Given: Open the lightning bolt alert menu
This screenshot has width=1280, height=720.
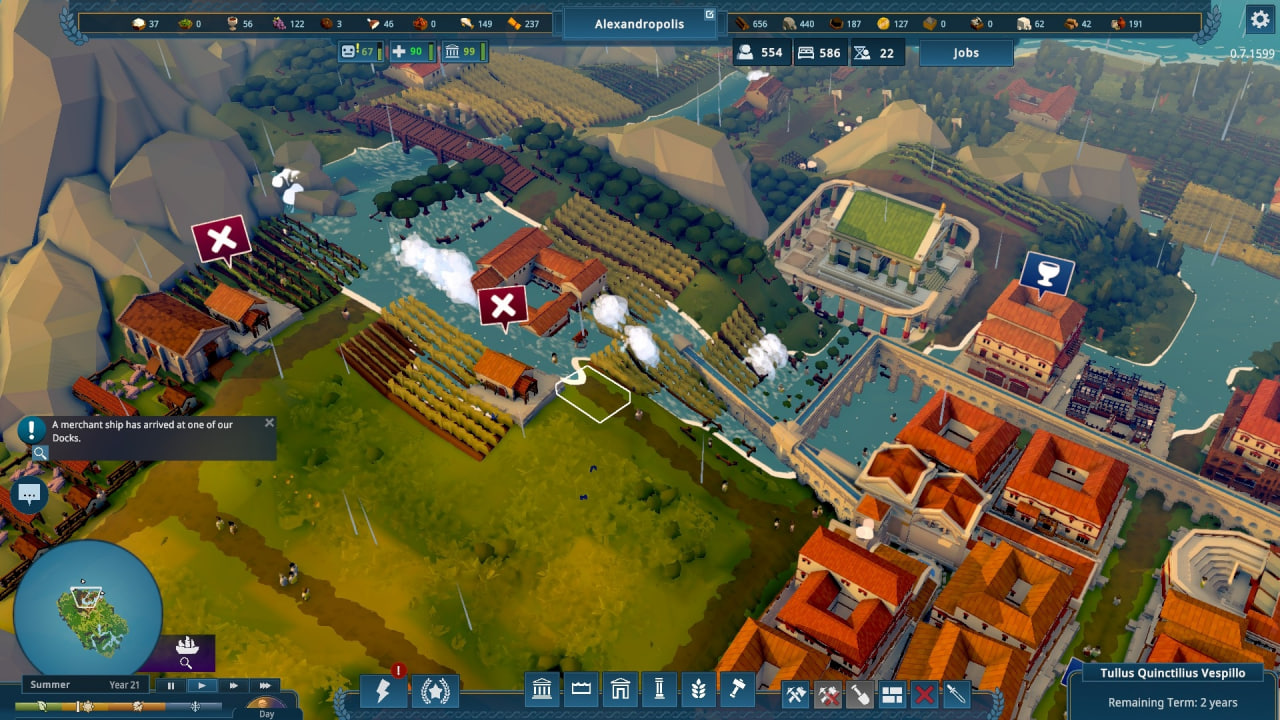Looking at the screenshot, I should click(384, 691).
